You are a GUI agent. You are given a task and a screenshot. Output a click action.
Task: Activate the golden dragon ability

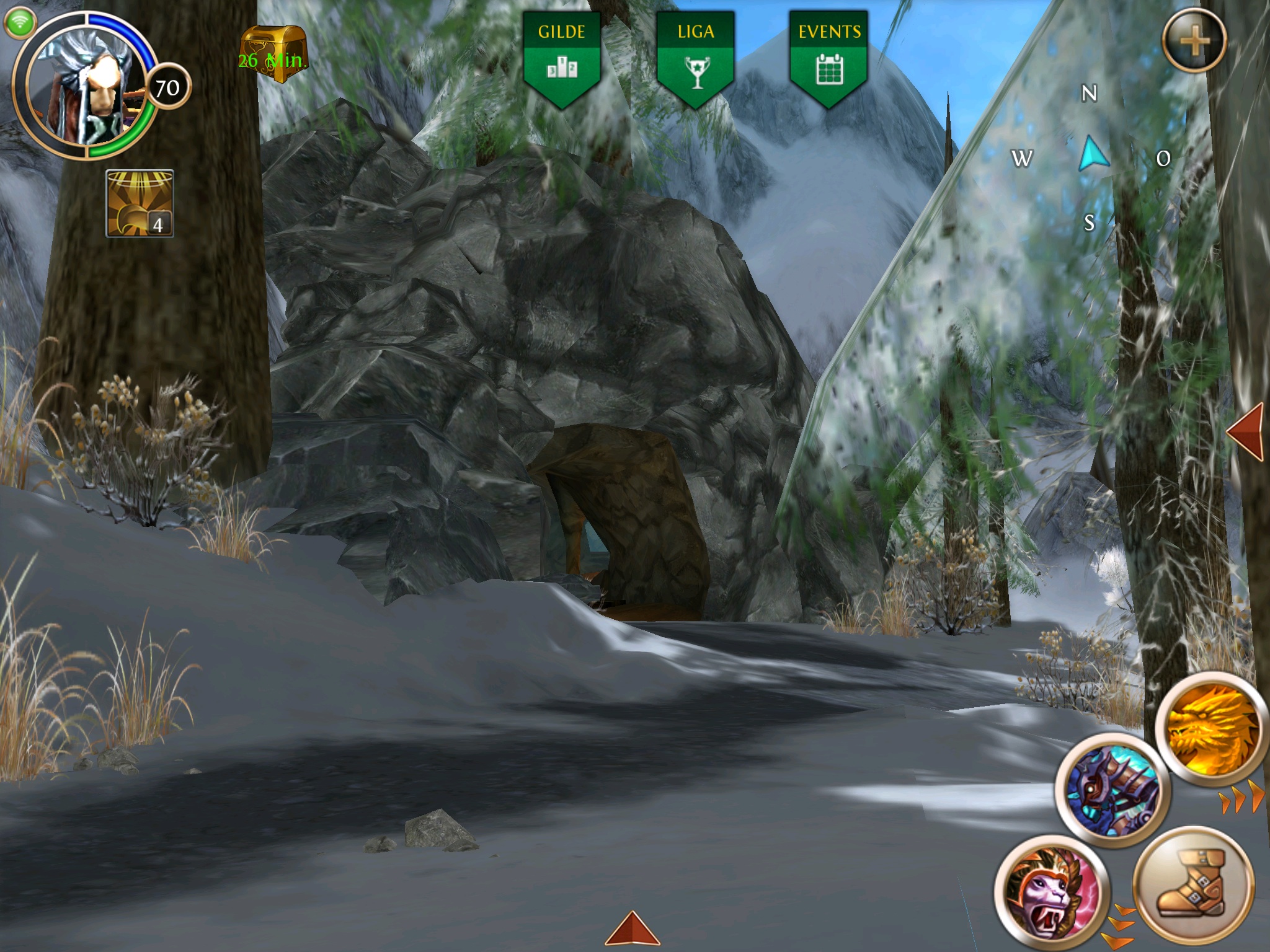click(x=1210, y=728)
